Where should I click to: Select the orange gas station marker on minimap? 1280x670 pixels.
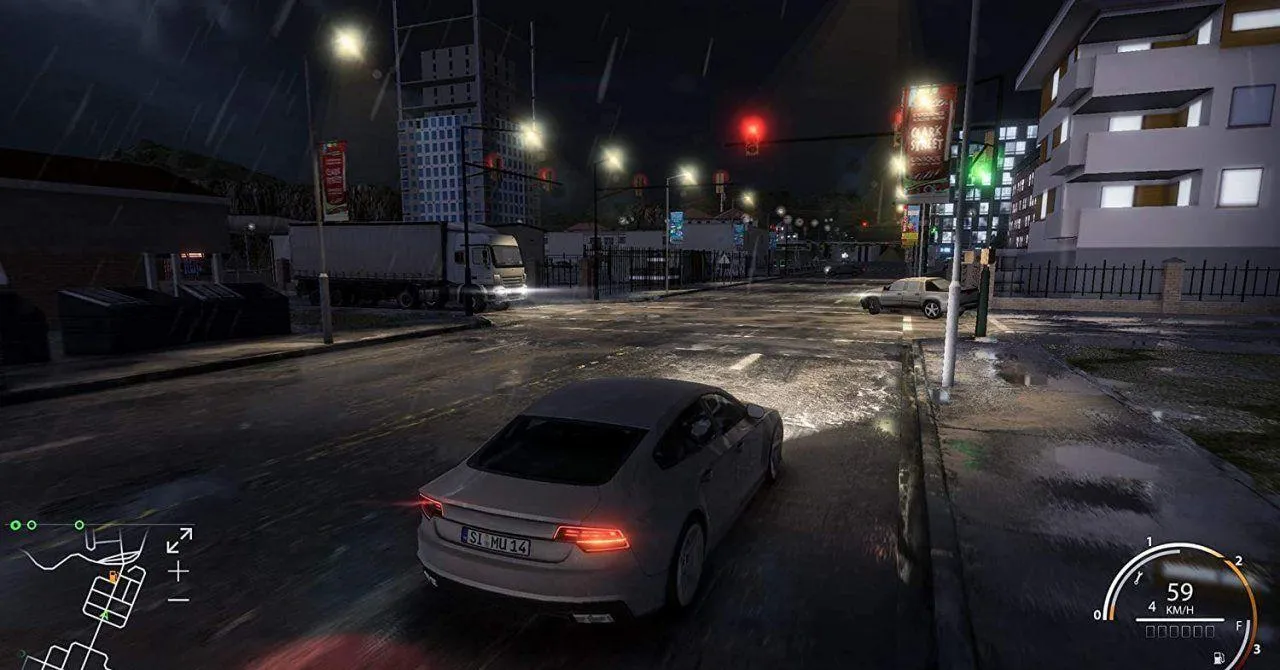(113, 577)
